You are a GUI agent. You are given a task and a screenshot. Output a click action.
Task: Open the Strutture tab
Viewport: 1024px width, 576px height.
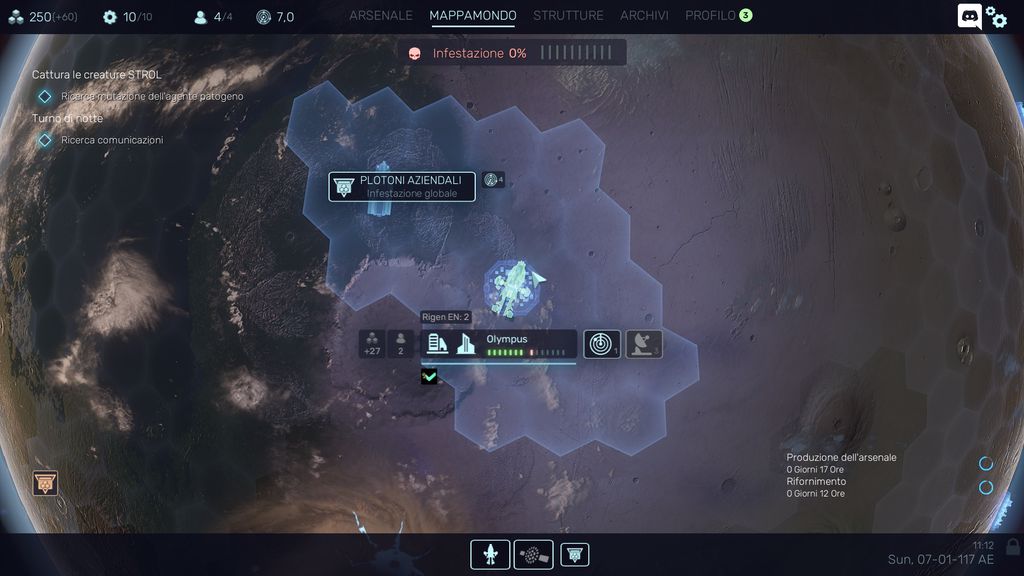point(568,16)
